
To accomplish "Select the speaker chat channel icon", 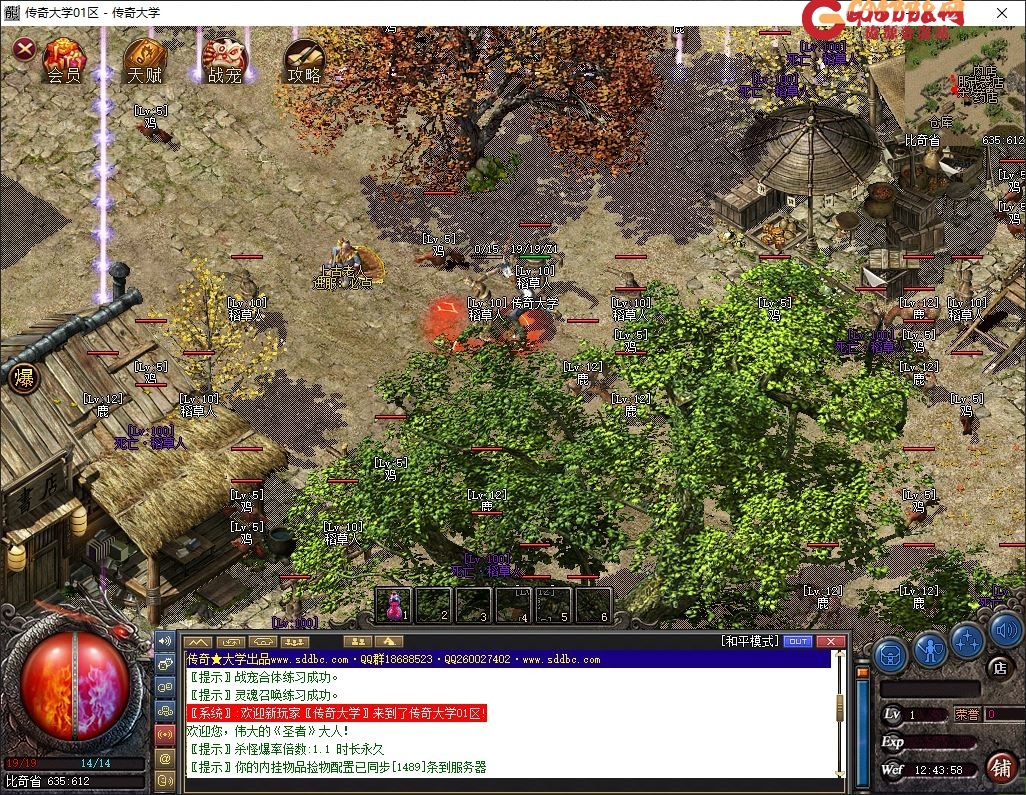I will tap(166, 640).
